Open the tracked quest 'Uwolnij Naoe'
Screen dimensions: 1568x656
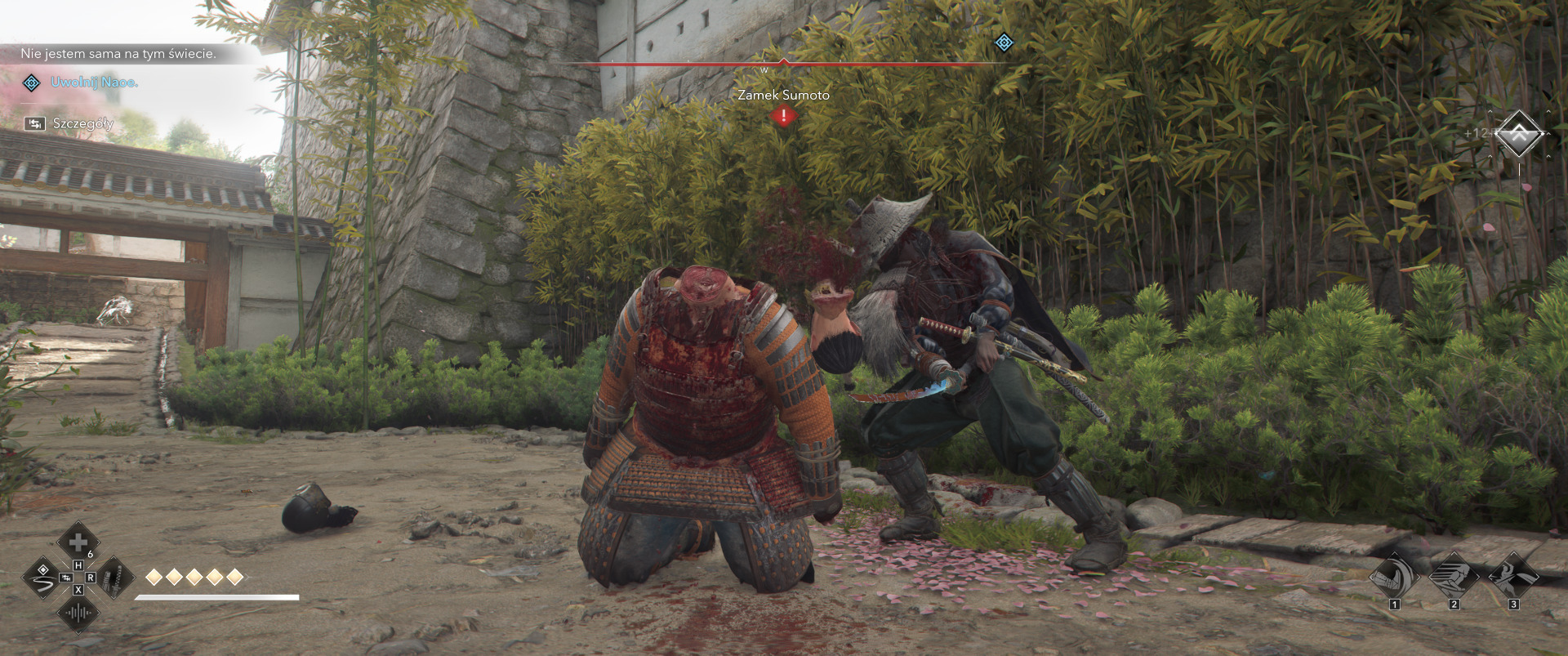click(x=94, y=83)
